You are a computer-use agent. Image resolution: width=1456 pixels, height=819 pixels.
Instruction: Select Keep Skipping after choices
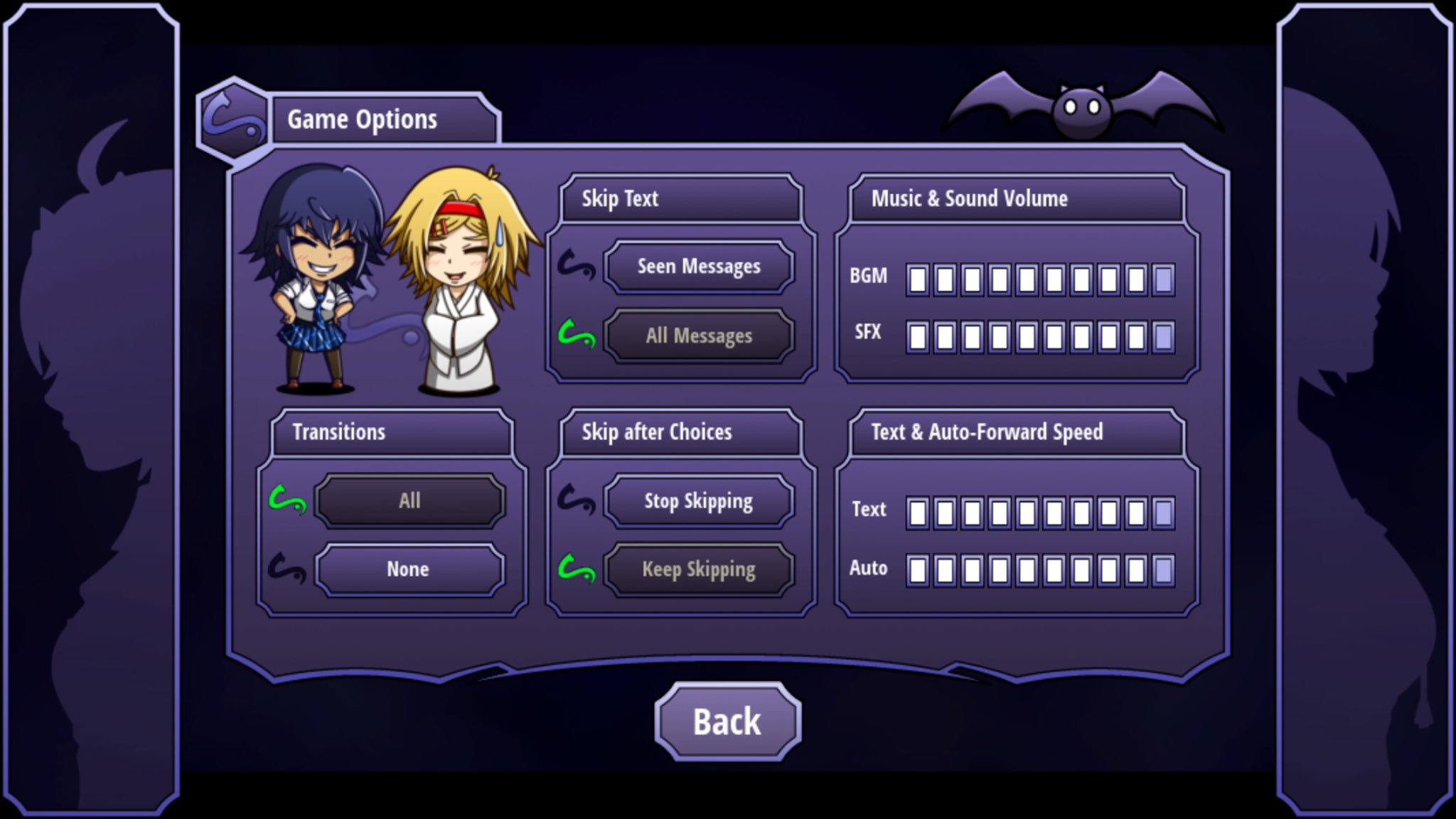click(699, 569)
